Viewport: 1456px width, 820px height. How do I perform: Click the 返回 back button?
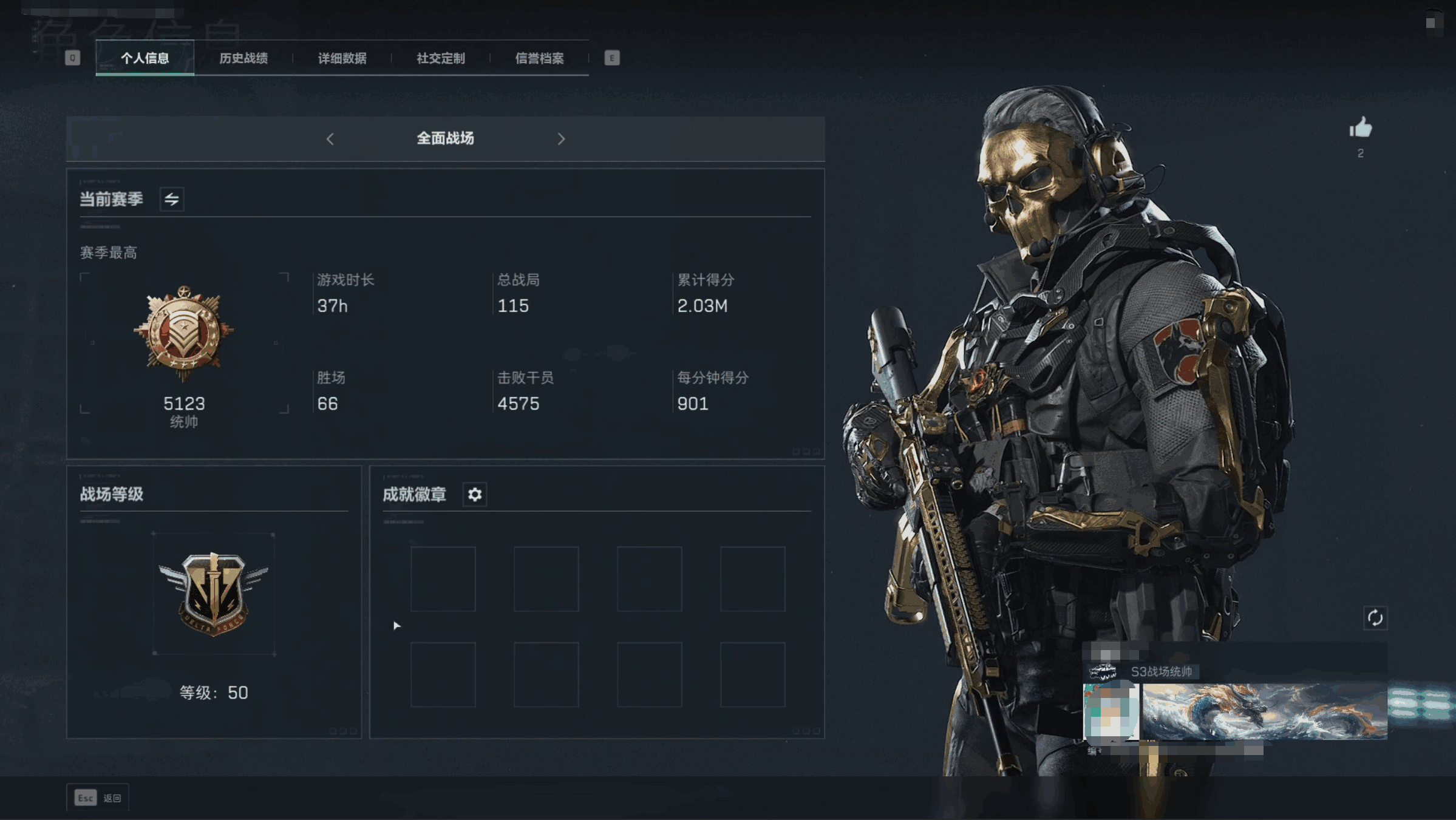(98, 798)
